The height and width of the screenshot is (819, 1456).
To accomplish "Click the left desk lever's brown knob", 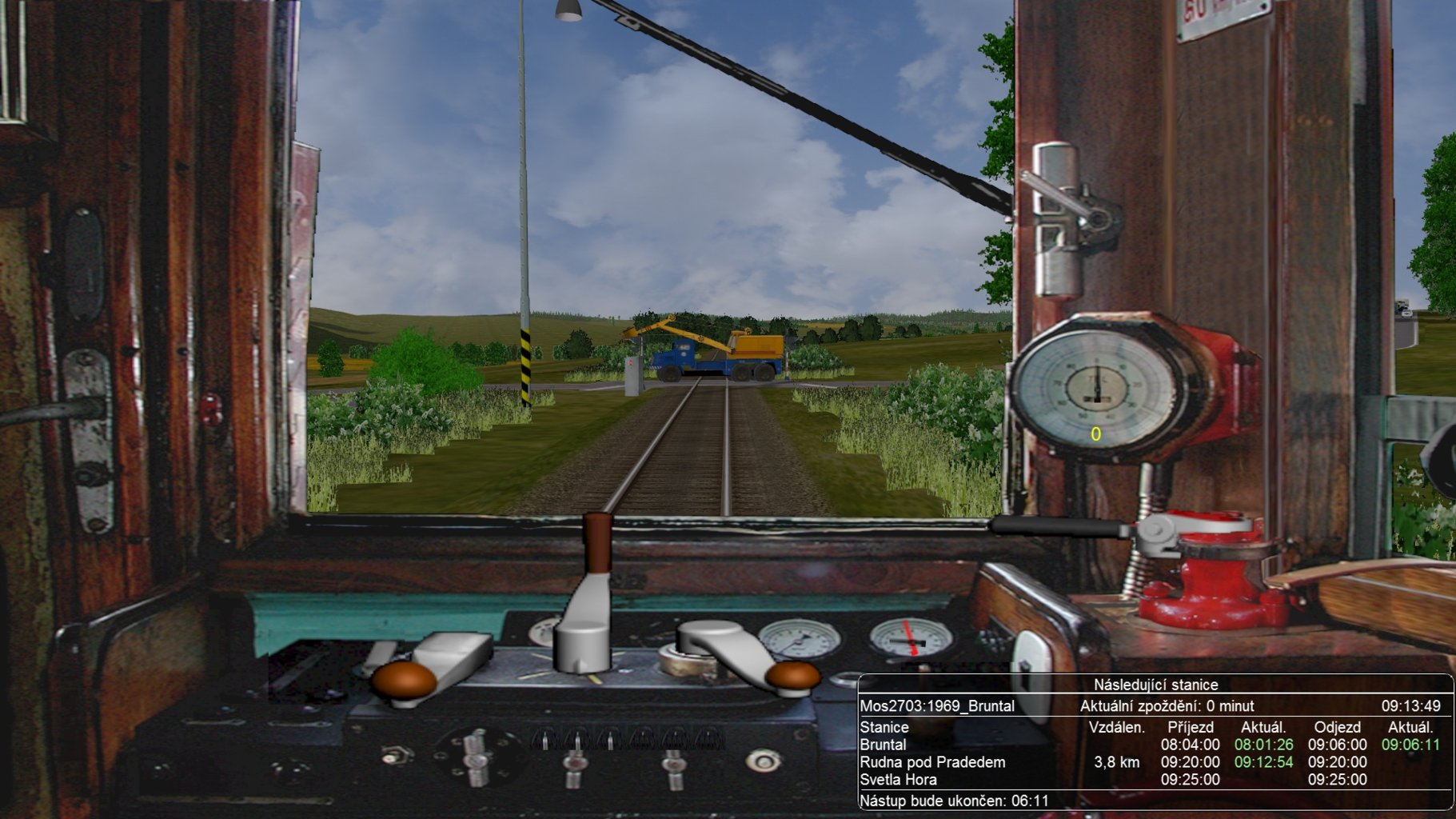I will [405, 681].
